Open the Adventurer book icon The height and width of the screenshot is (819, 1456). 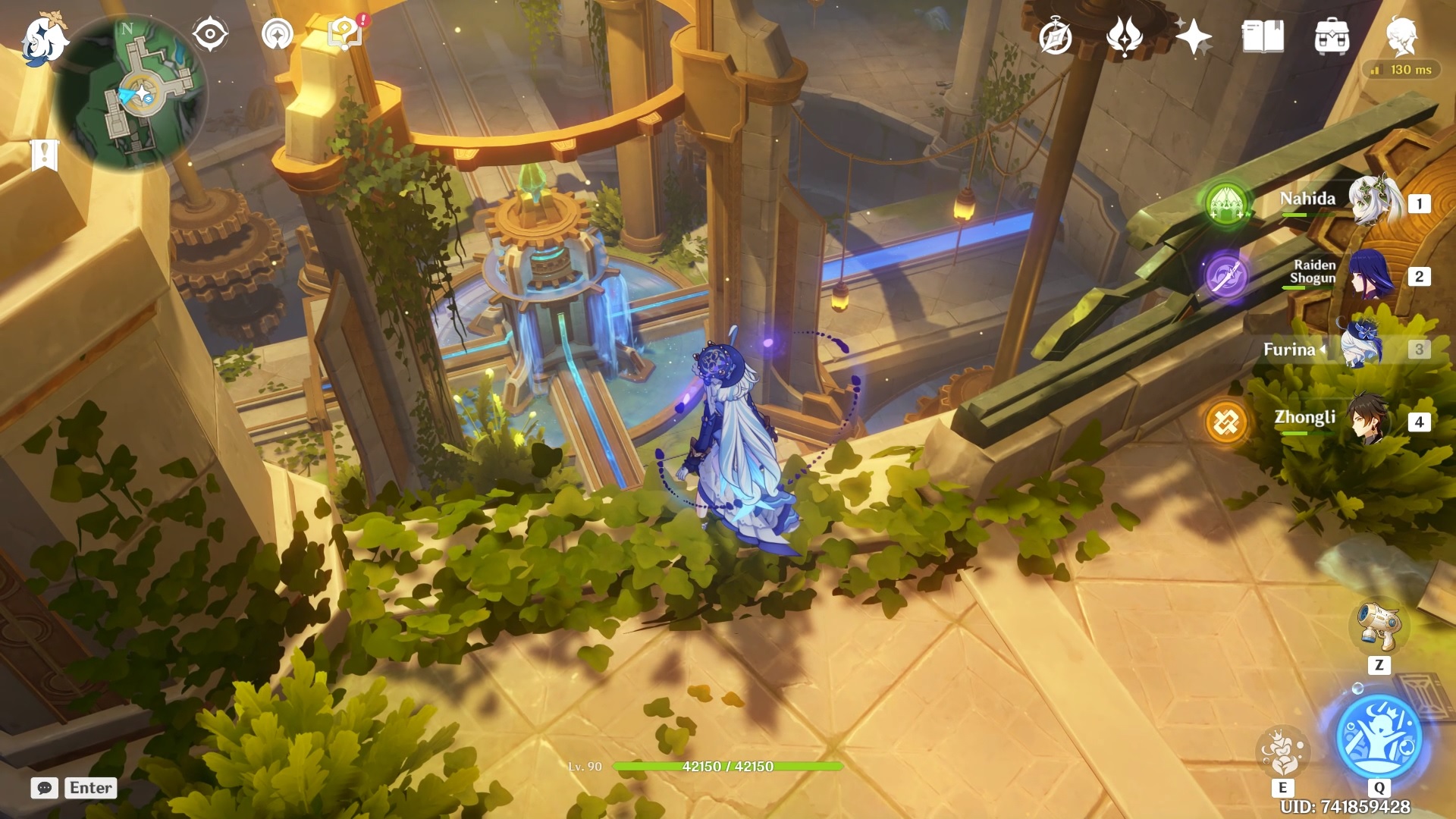click(1263, 36)
